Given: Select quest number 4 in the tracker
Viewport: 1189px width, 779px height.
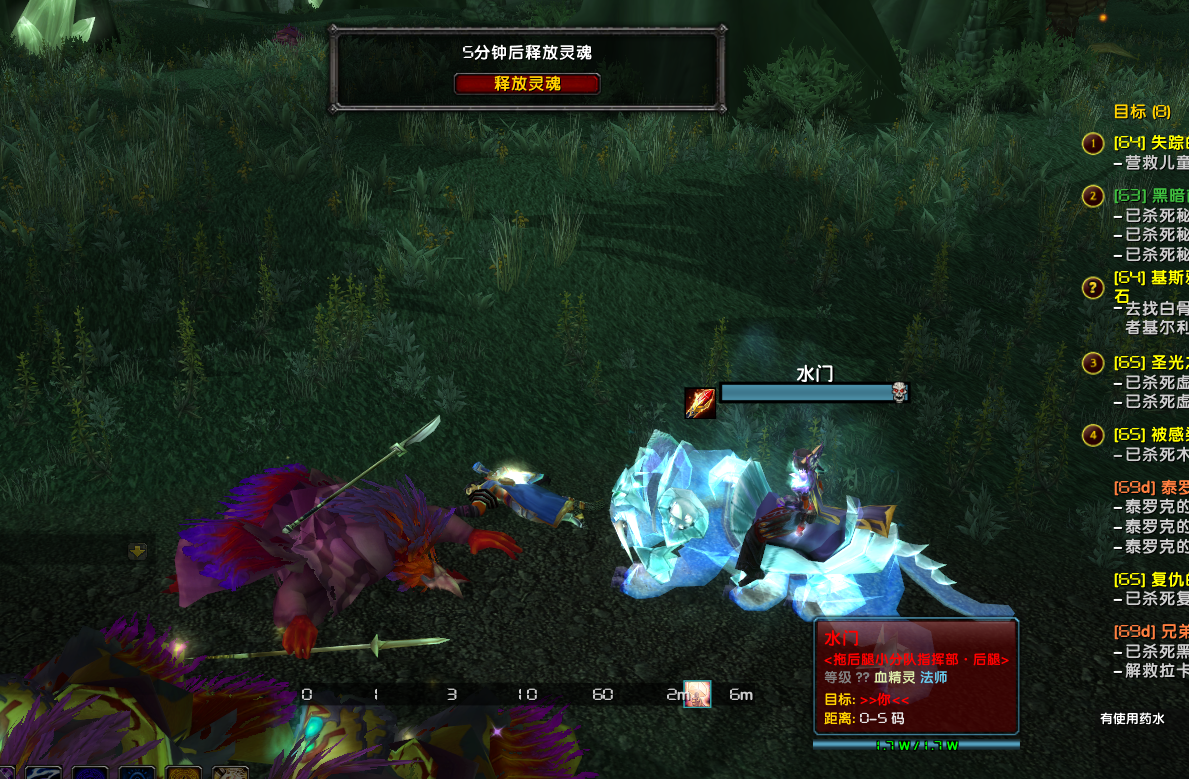Looking at the screenshot, I should 1093,435.
